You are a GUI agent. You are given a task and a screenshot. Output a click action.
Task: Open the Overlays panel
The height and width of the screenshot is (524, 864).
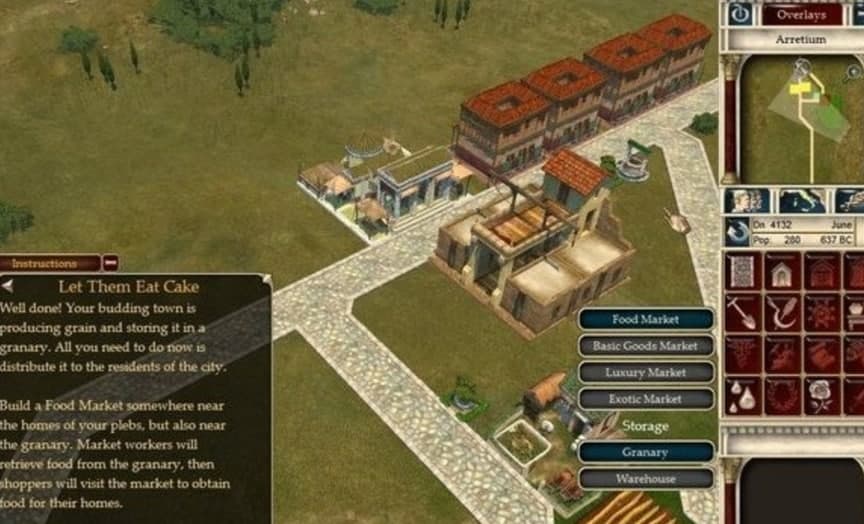802,14
